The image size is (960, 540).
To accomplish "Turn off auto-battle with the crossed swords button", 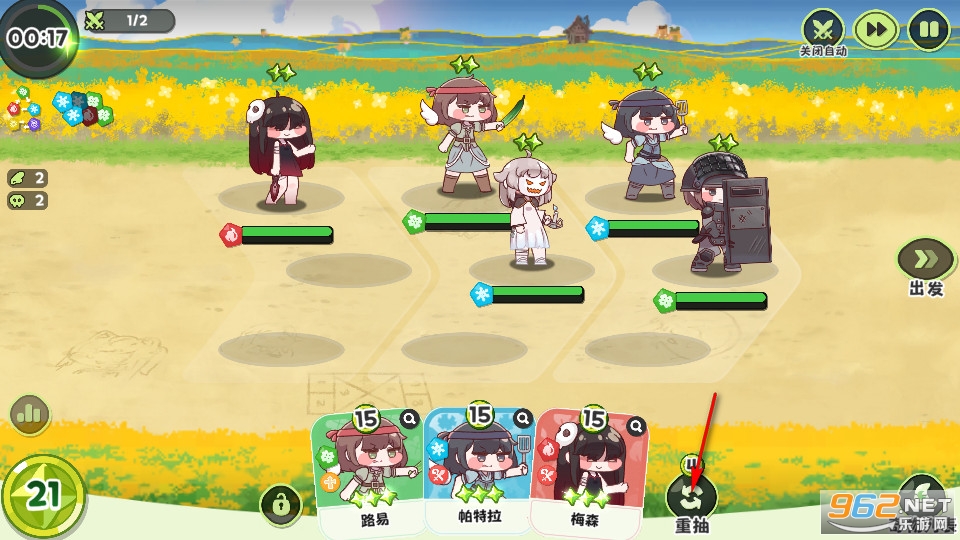I will (823, 28).
